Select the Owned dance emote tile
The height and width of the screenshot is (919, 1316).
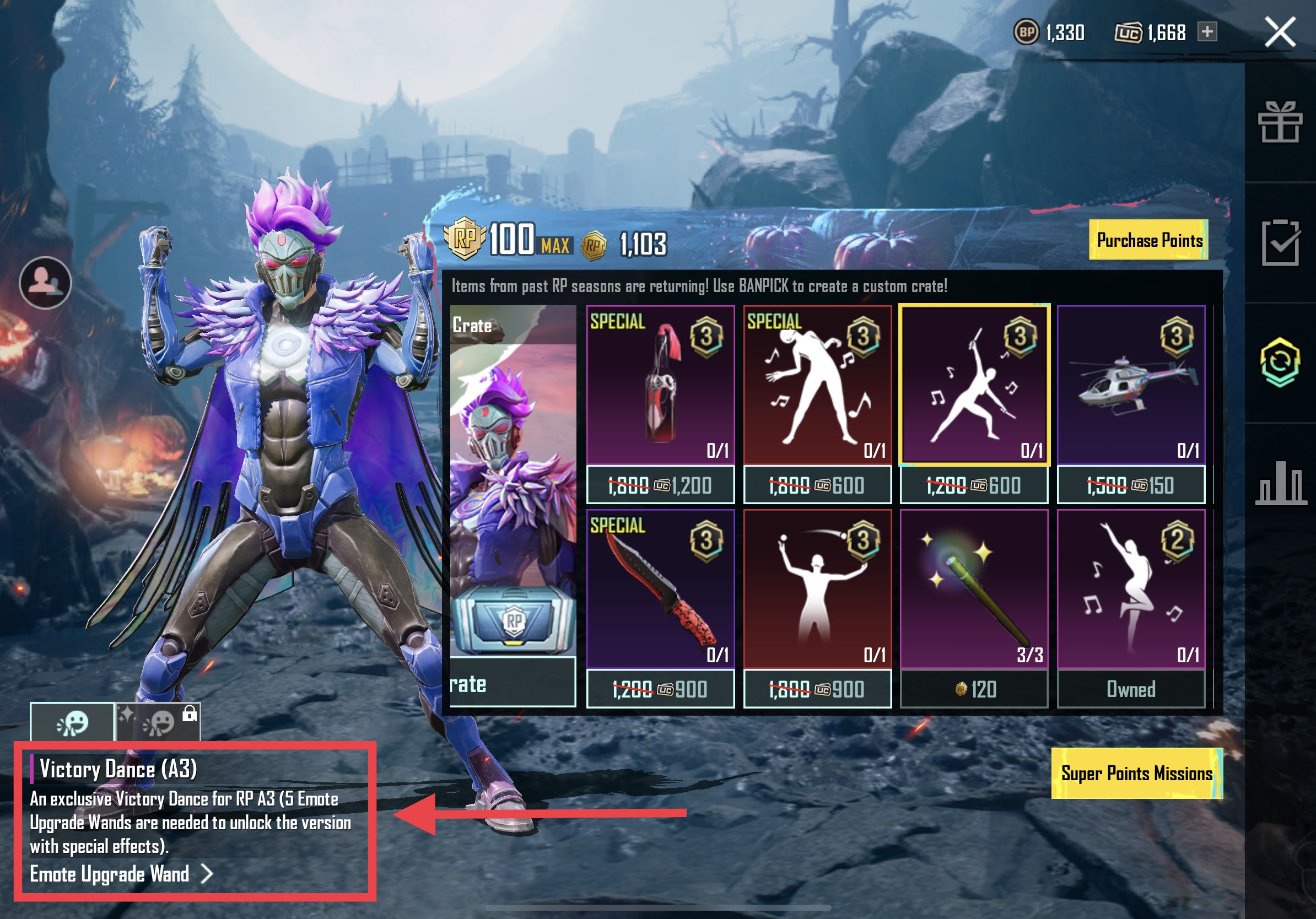[x=1131, y=589]
